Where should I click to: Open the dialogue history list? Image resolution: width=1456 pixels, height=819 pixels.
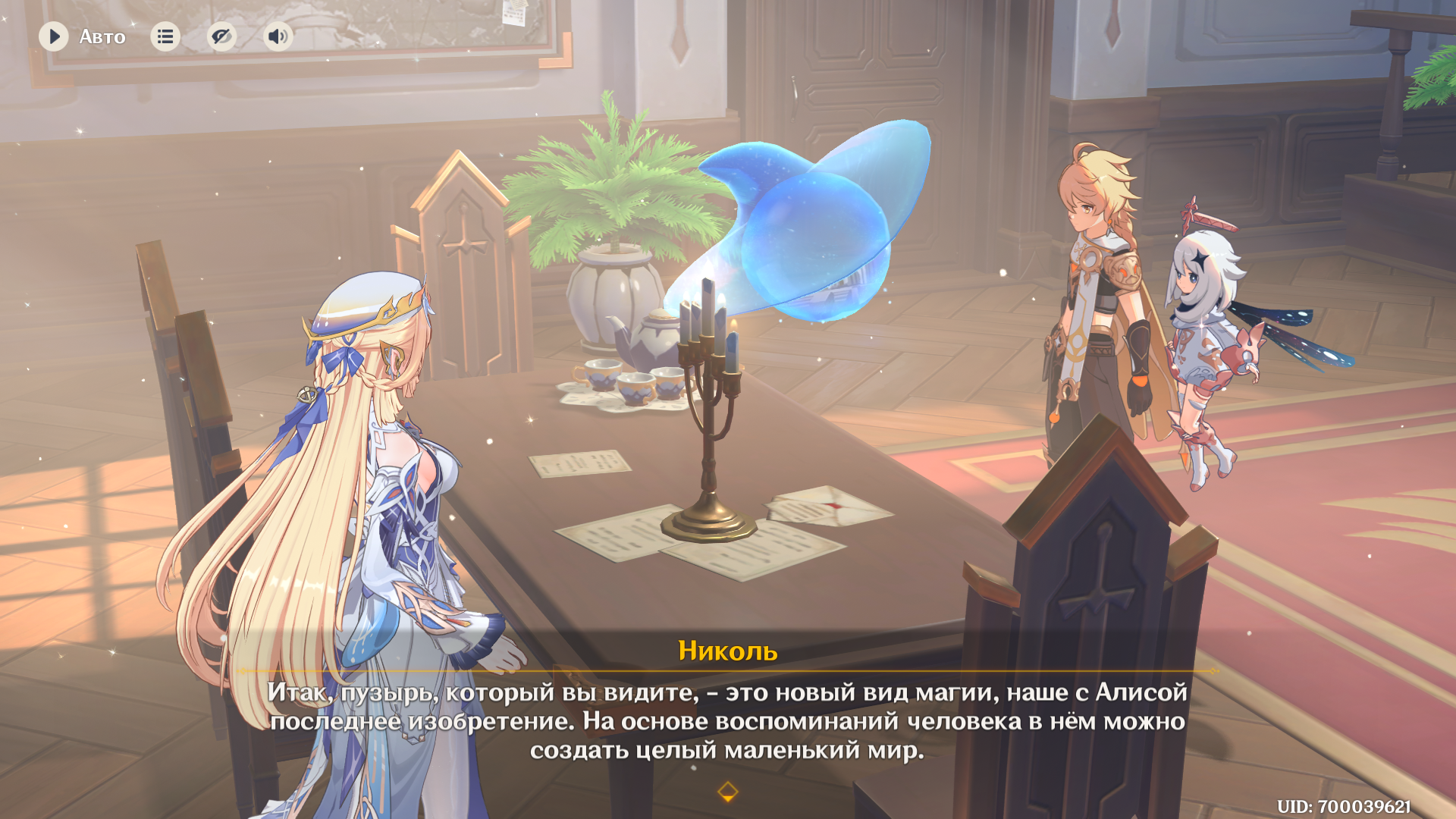(x=165, y=36)
